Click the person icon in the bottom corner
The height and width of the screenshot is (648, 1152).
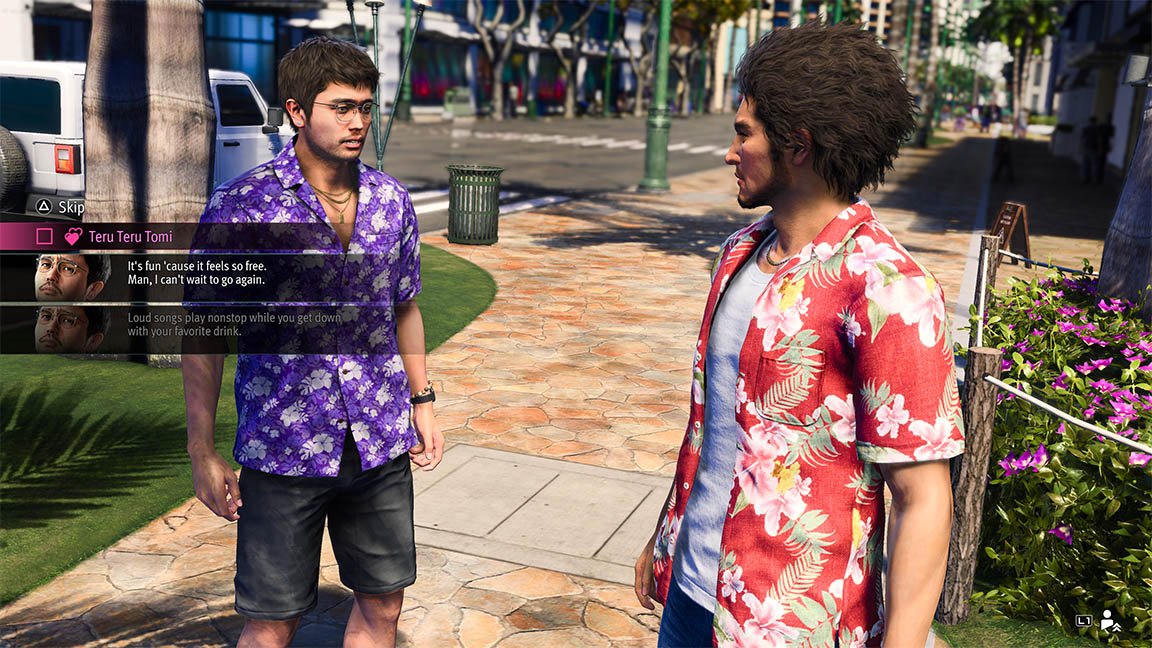click(1110, 620)
